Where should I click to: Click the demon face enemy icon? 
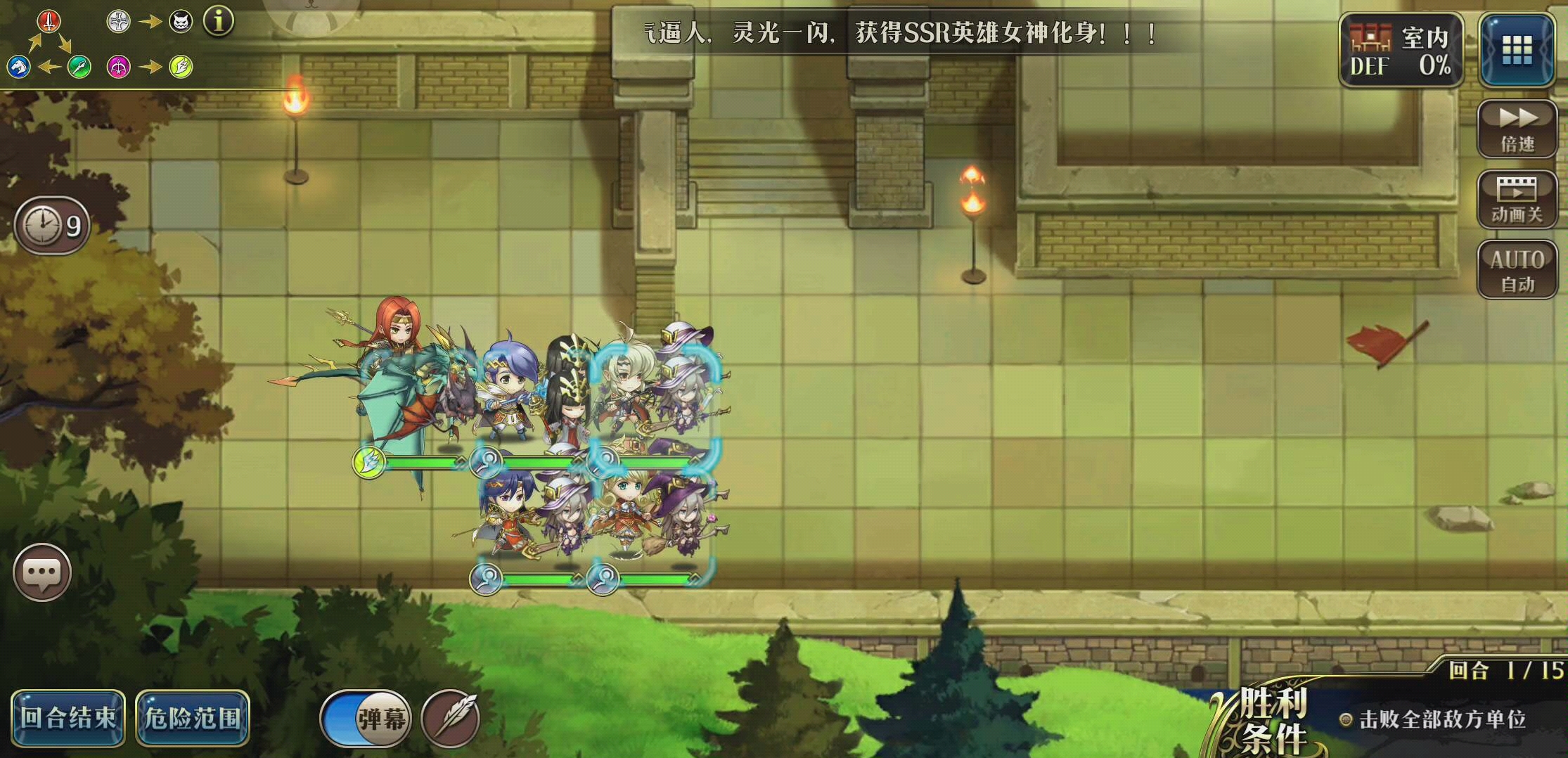point(182,21)
